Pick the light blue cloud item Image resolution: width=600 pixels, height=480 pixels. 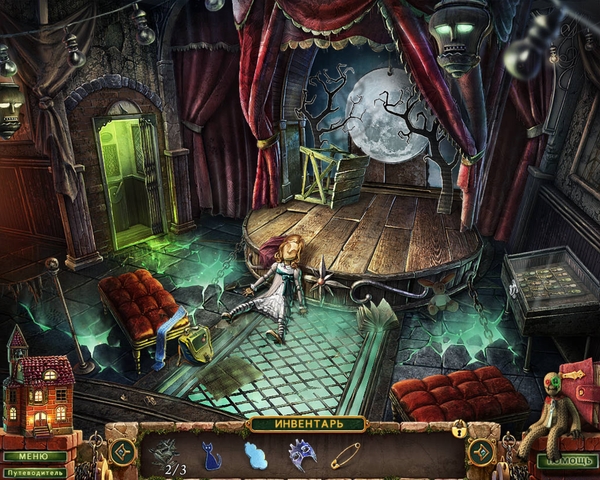coord(258,455)
